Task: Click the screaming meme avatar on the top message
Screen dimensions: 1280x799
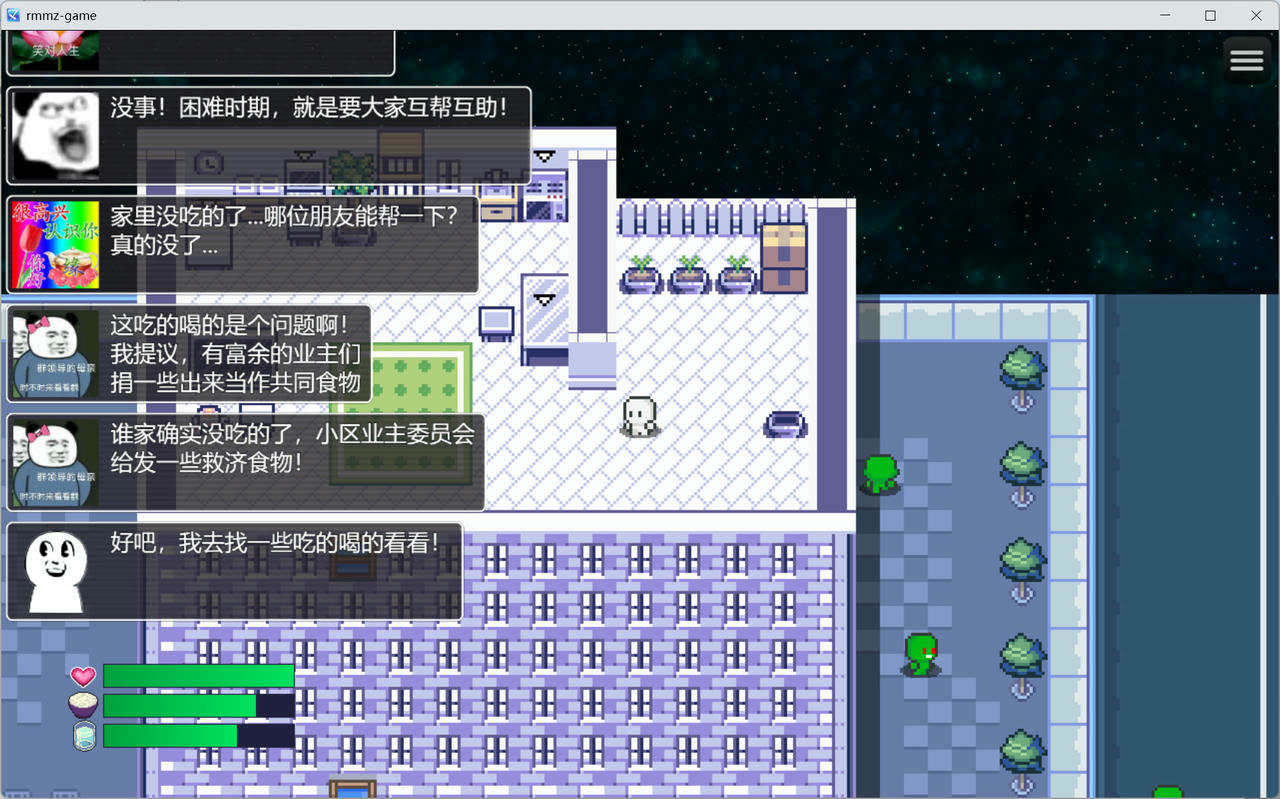Action: (x=55, y=136)
